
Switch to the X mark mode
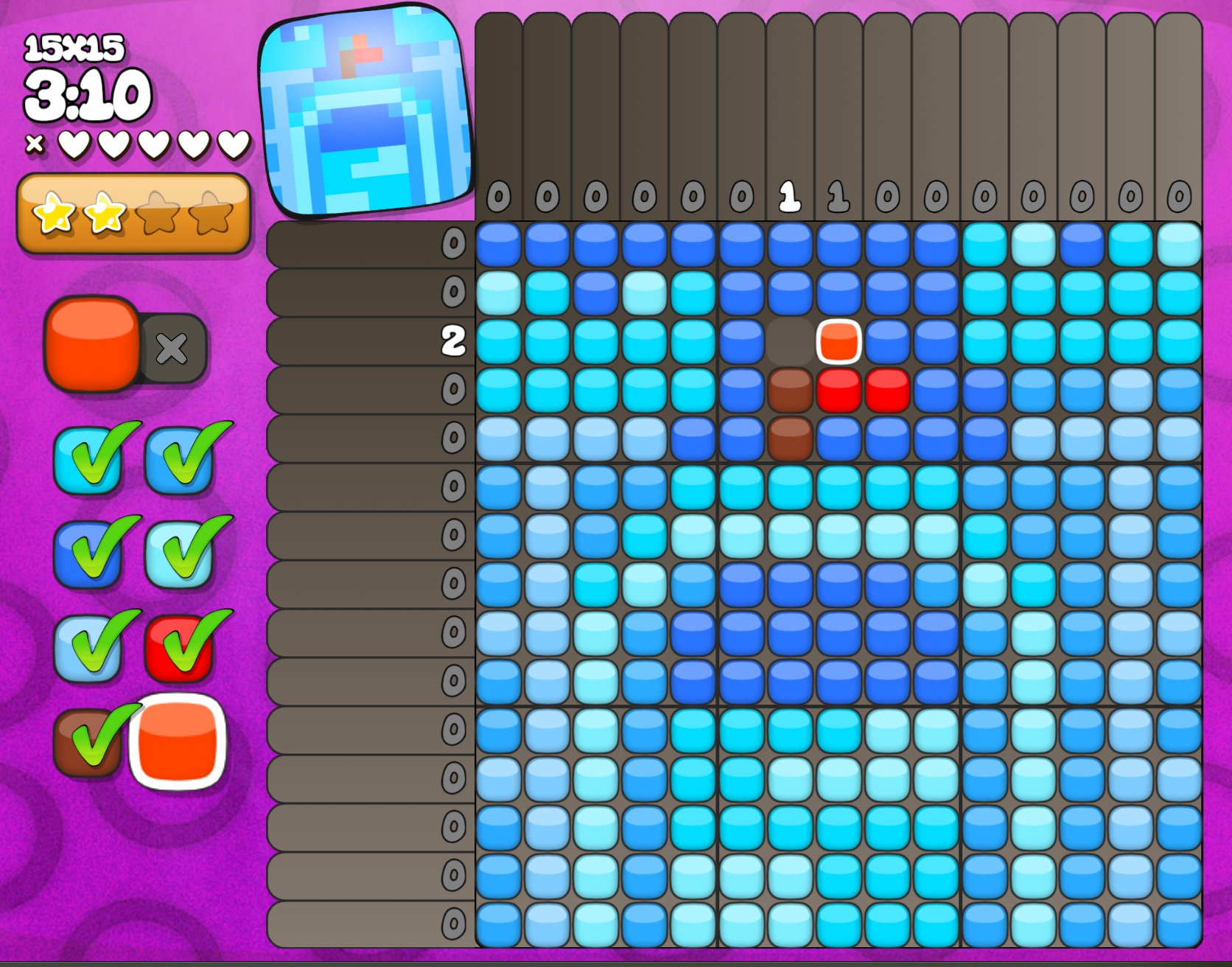[172, 349]
